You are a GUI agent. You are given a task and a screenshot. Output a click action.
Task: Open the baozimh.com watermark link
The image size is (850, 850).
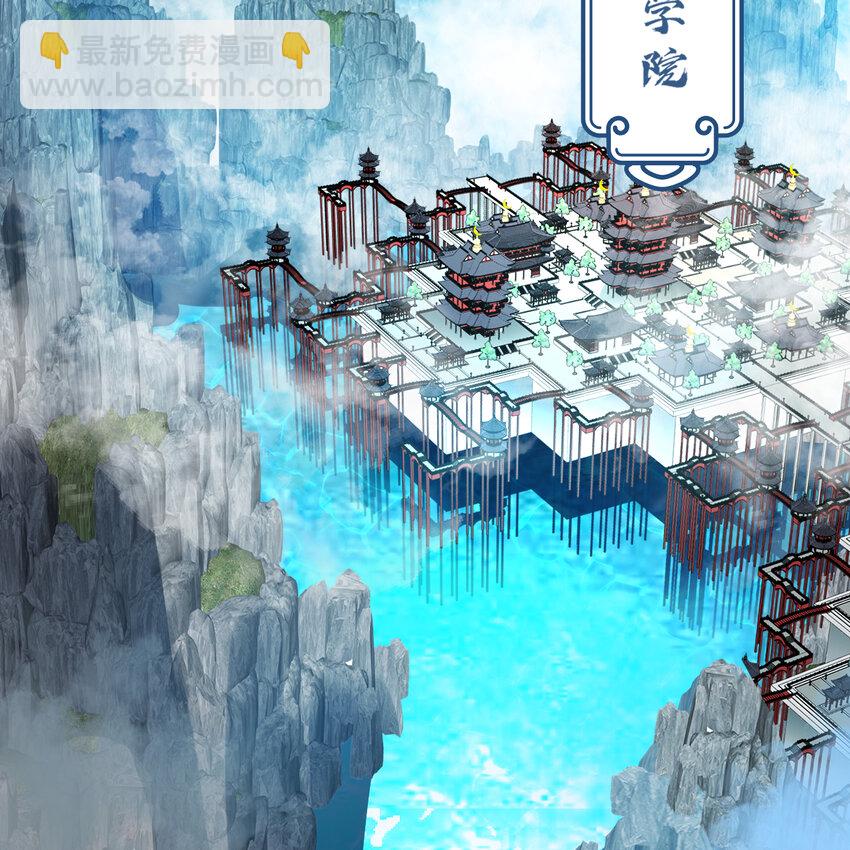175,85
